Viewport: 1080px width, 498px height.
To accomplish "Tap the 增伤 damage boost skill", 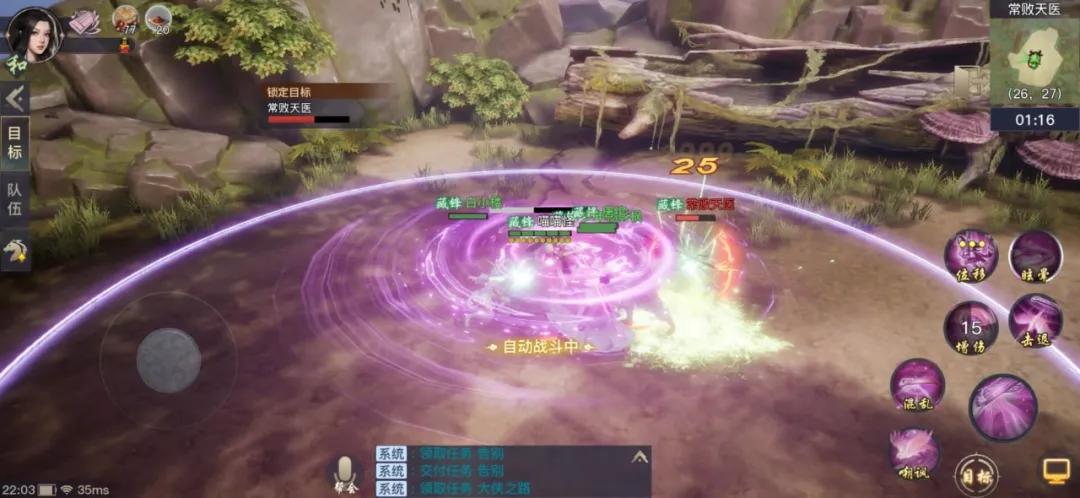I will click(971, 328).
